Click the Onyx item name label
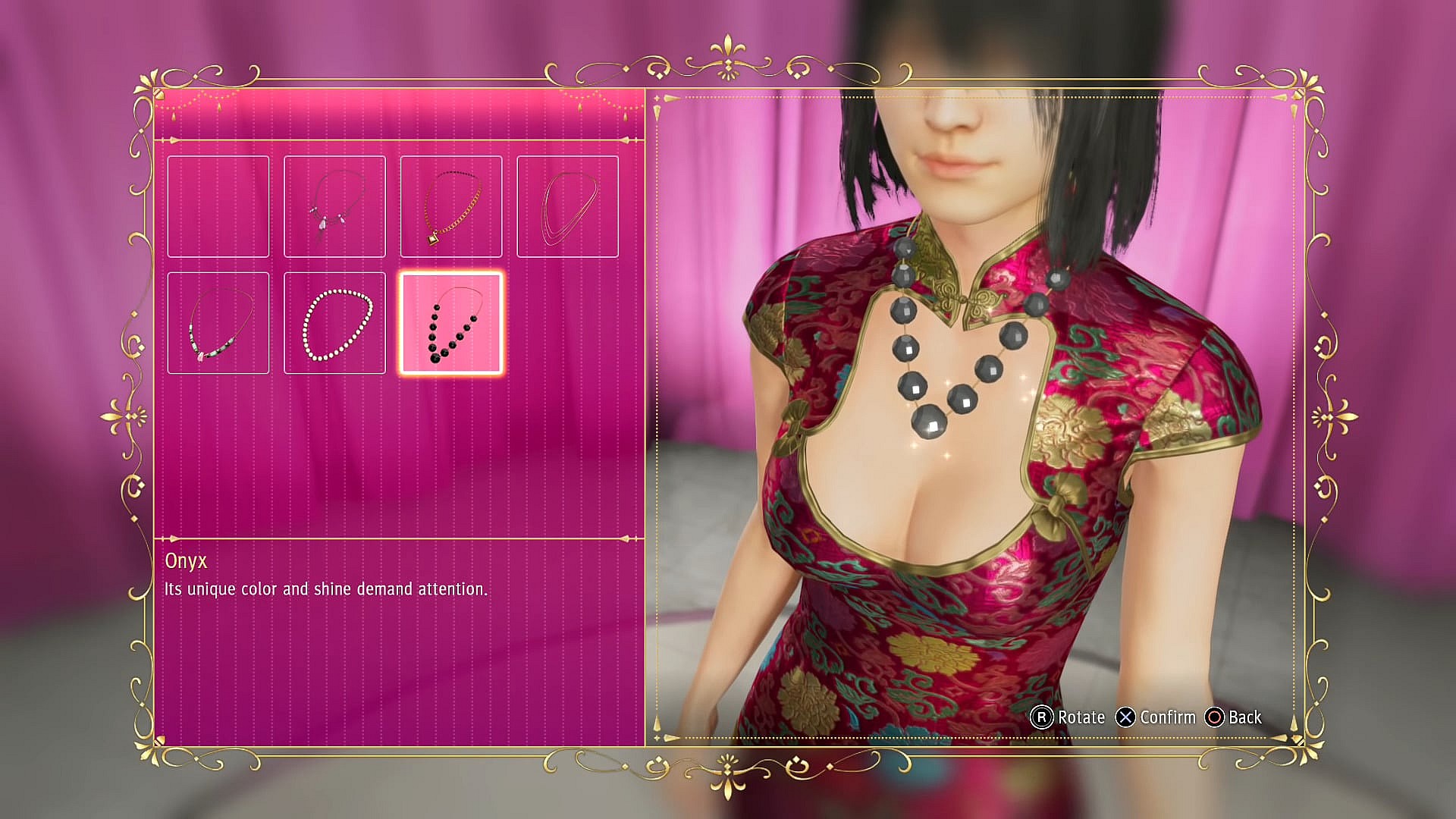Screen dimensions: 1456x819 coord(186,562)
